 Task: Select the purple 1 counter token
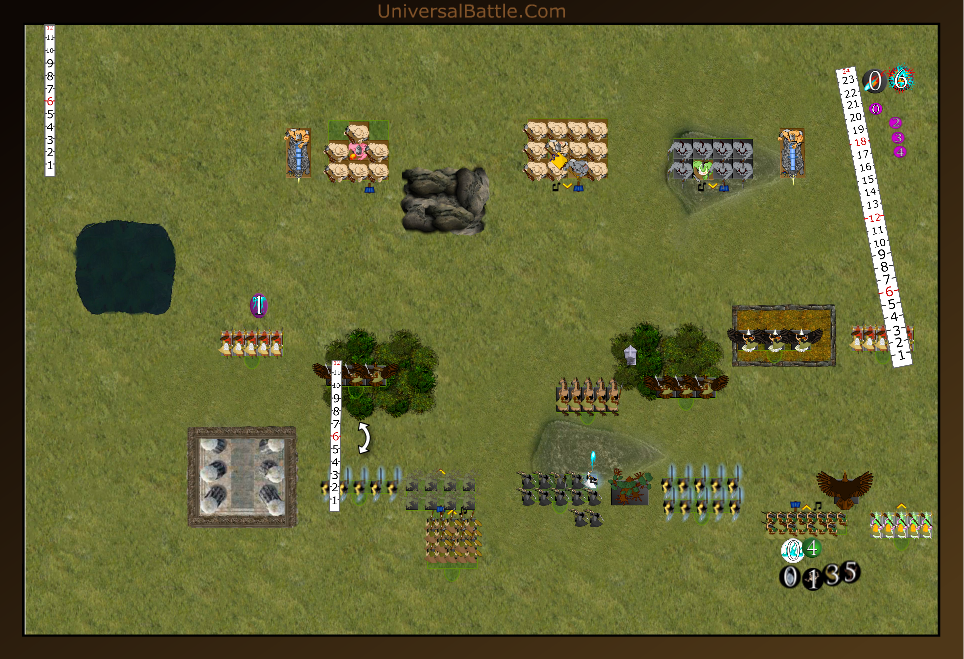[258, 306]
